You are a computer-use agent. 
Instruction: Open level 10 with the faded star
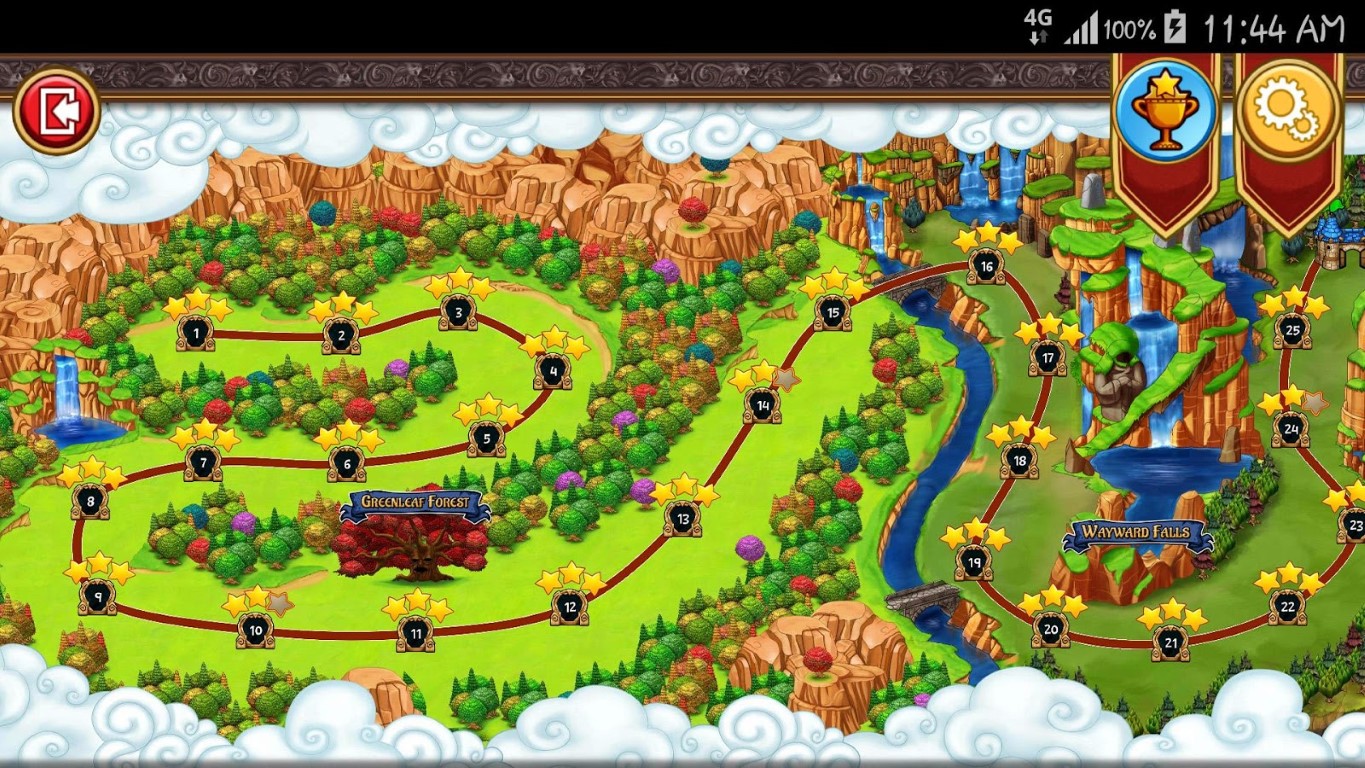[x=256, y=629]
